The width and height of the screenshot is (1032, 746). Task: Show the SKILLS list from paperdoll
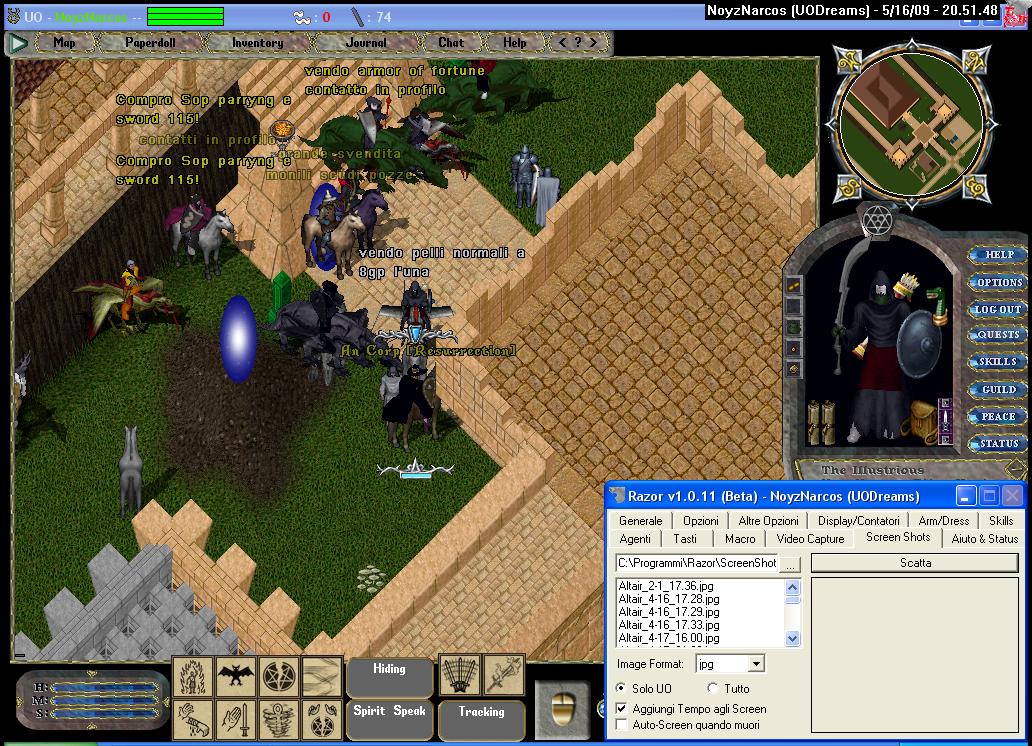pos(999,362)
